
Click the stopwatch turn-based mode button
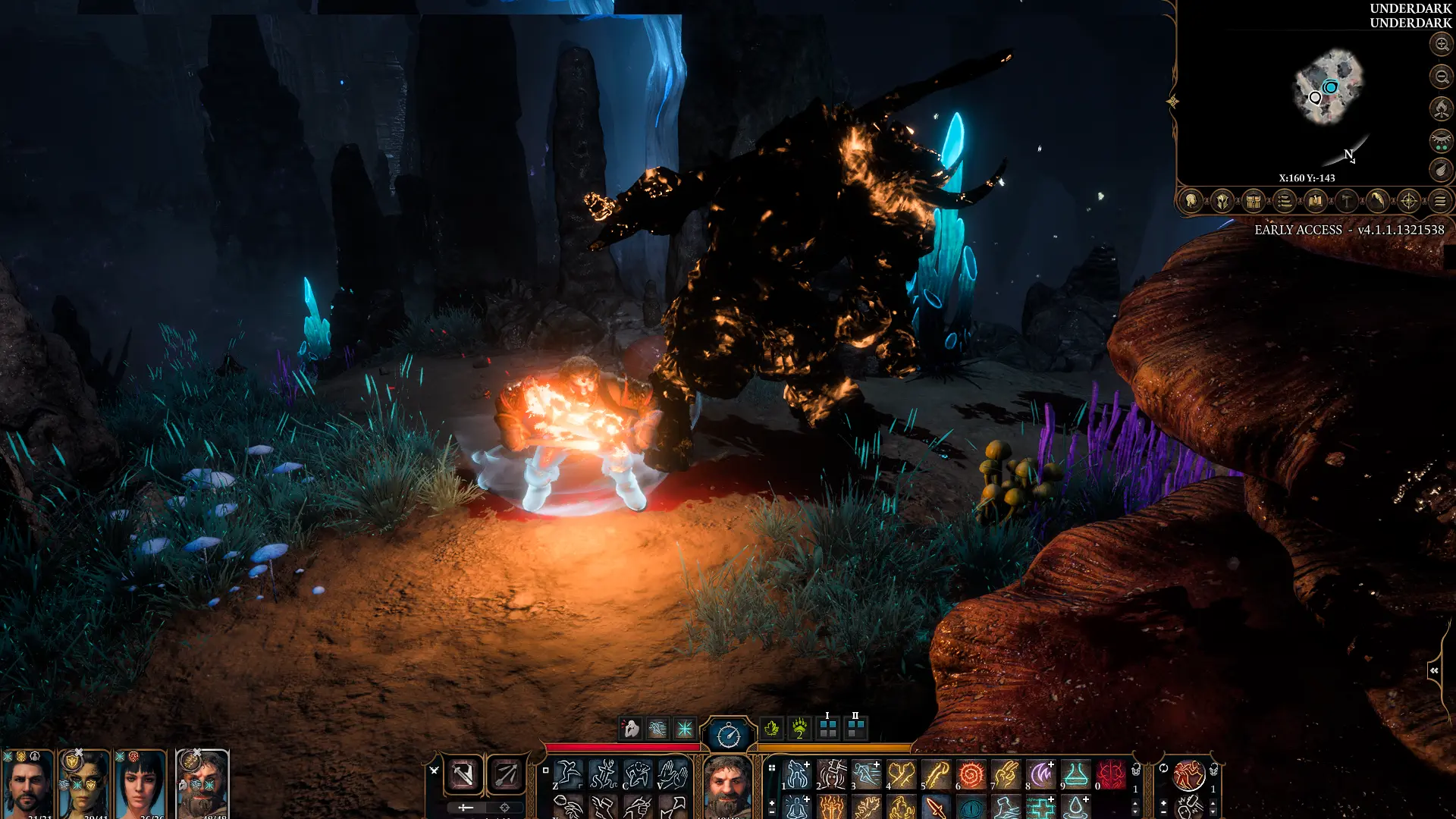728,734
